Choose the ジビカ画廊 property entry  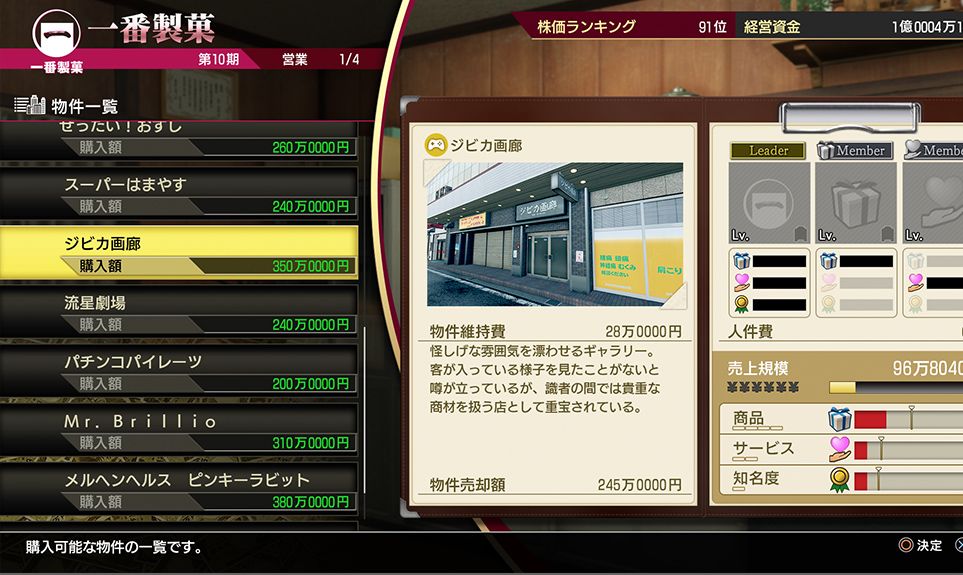(180, 252)
